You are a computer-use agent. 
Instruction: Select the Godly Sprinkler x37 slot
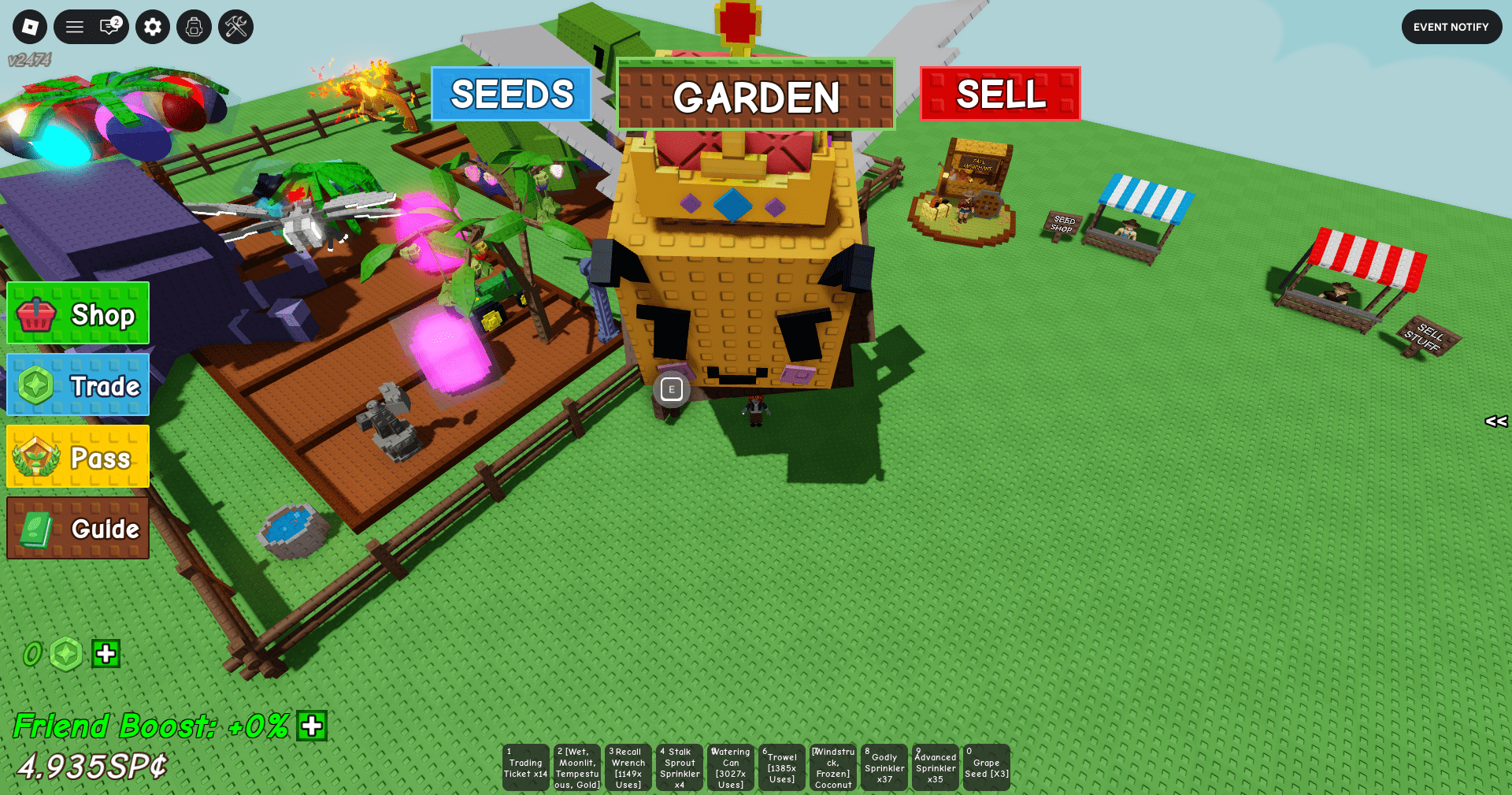(884, 767)
